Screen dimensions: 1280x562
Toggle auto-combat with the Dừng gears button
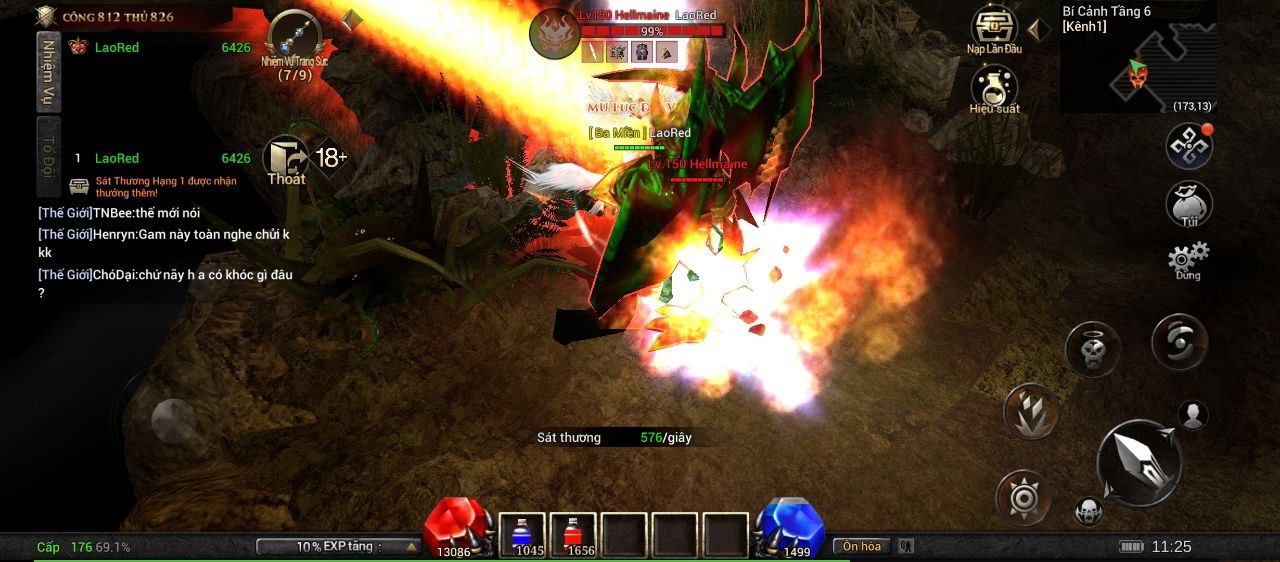pos(1188,259)
